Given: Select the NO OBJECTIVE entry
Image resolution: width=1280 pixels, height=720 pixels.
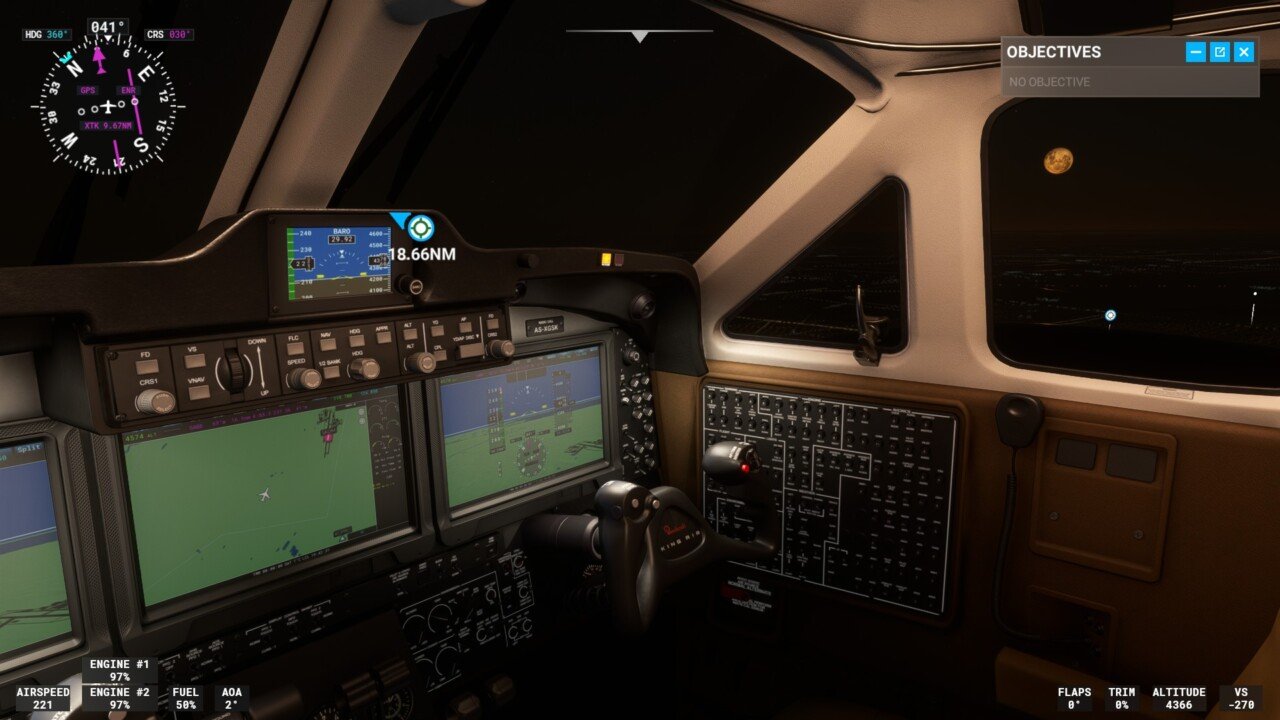Looking at the screenshot, I should (1050, 82).
